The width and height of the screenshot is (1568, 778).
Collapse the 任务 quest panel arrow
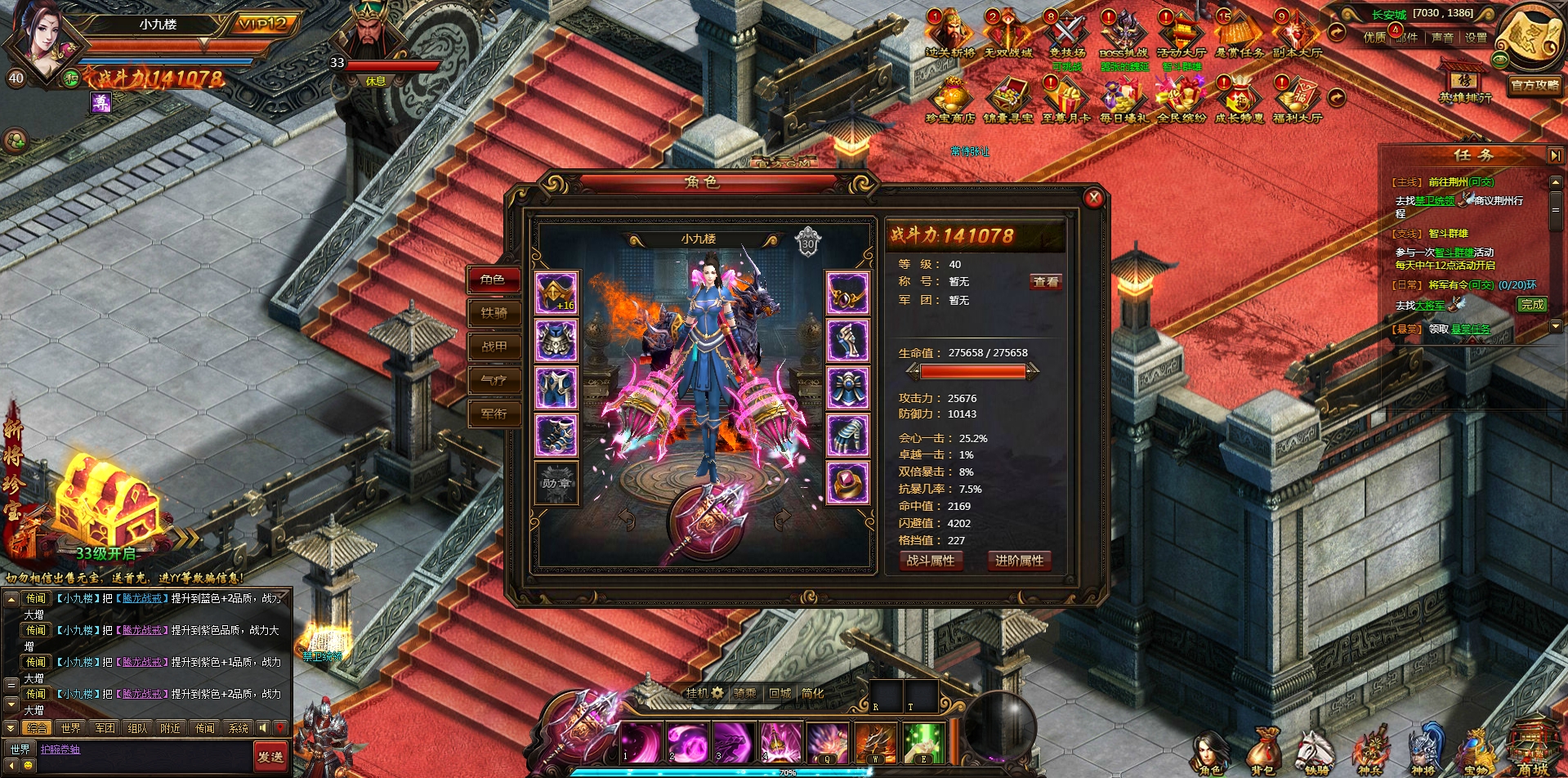1556,154
